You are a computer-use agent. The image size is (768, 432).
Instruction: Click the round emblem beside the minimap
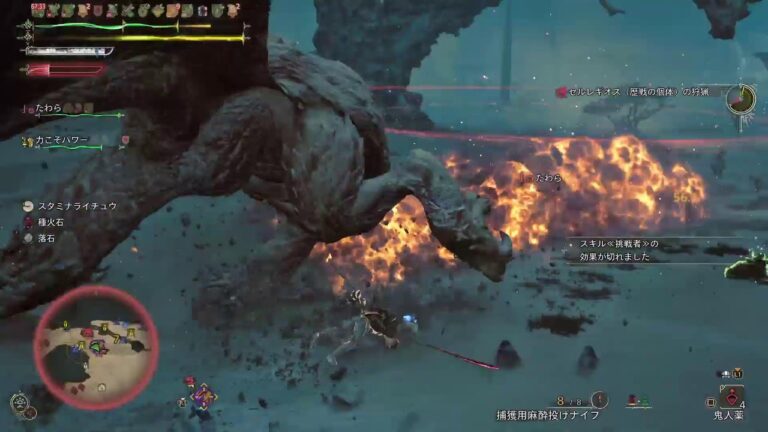(x=18, y=403)
